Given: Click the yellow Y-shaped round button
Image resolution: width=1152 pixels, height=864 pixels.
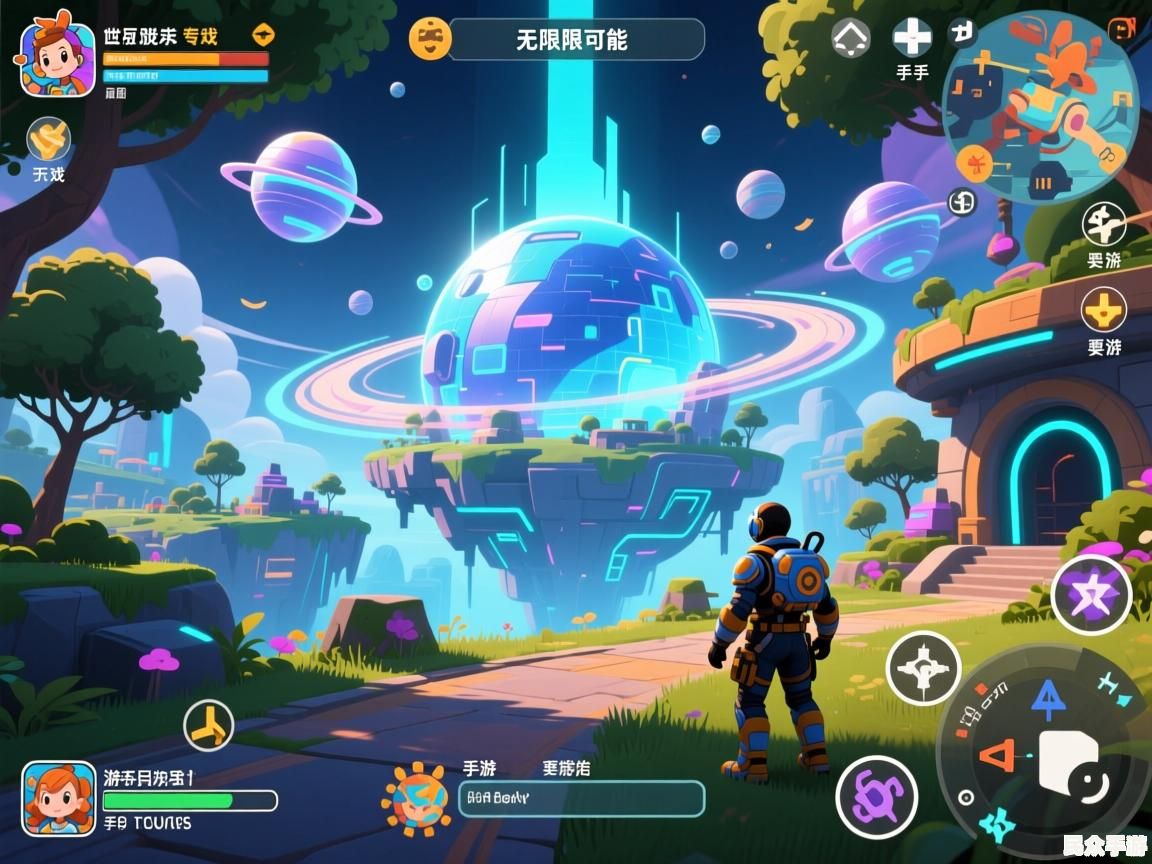Looking at the screenshot, I should 209,725.
